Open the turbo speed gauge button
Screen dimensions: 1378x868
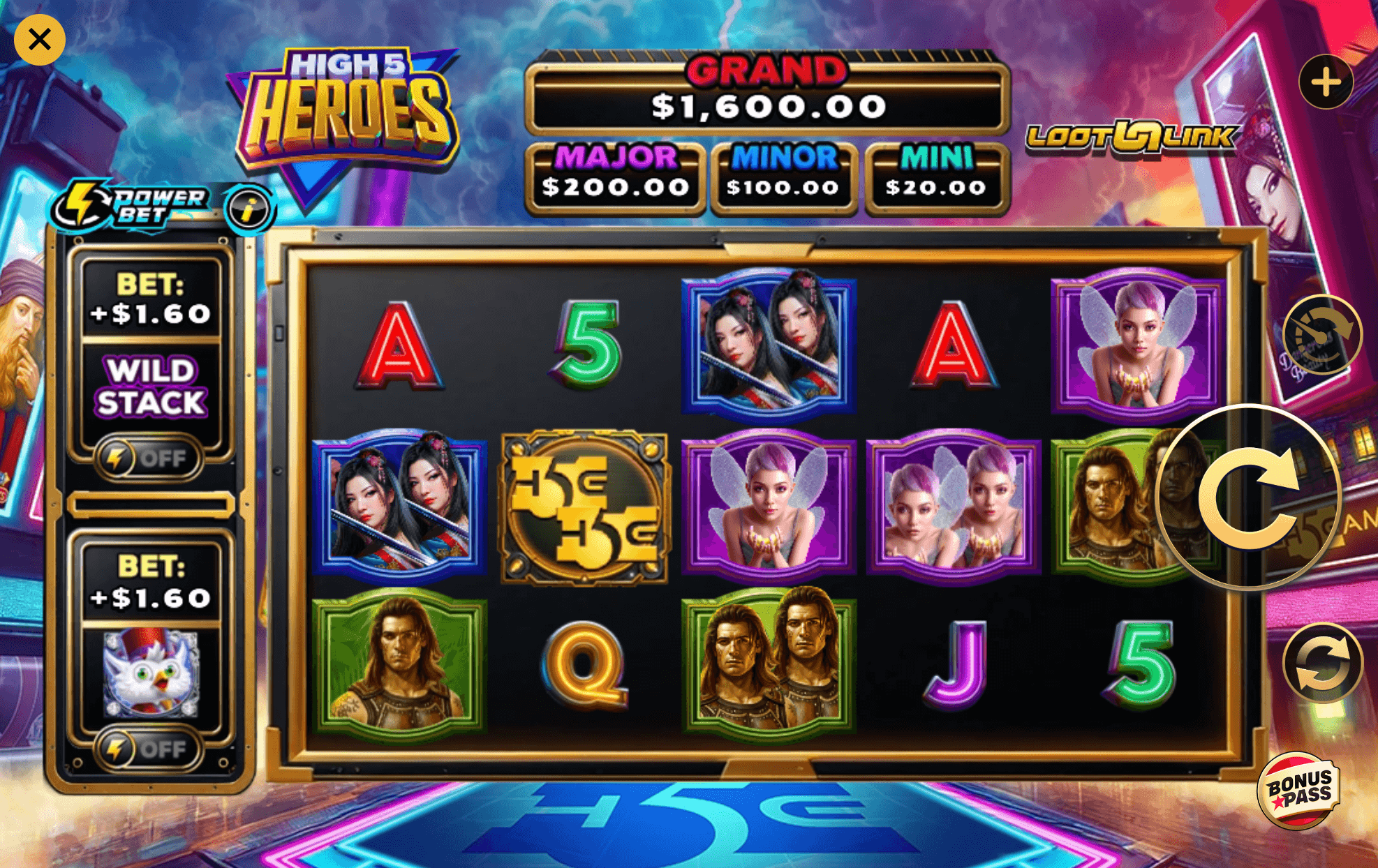[1321, 335]
